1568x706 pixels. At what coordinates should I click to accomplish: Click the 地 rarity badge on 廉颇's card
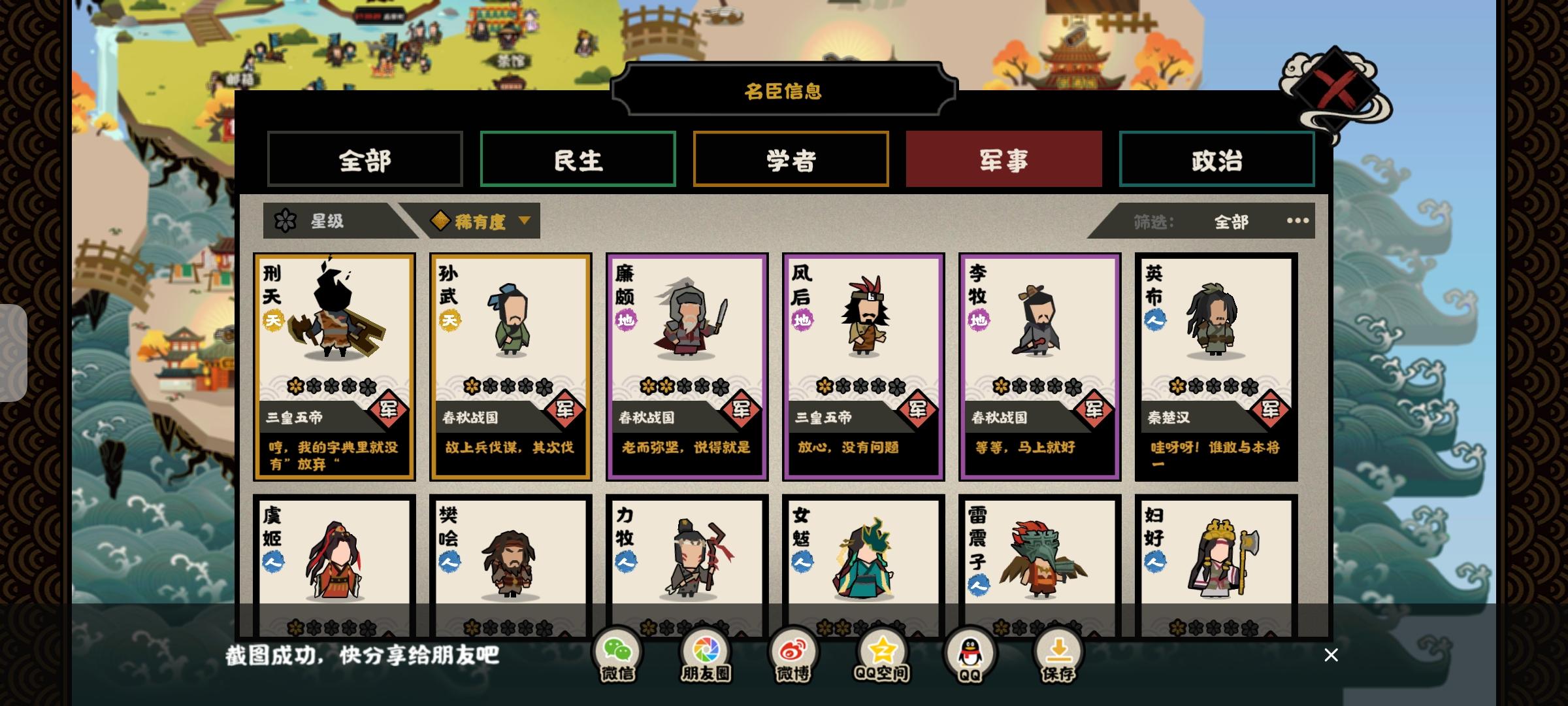pos(626,320)
